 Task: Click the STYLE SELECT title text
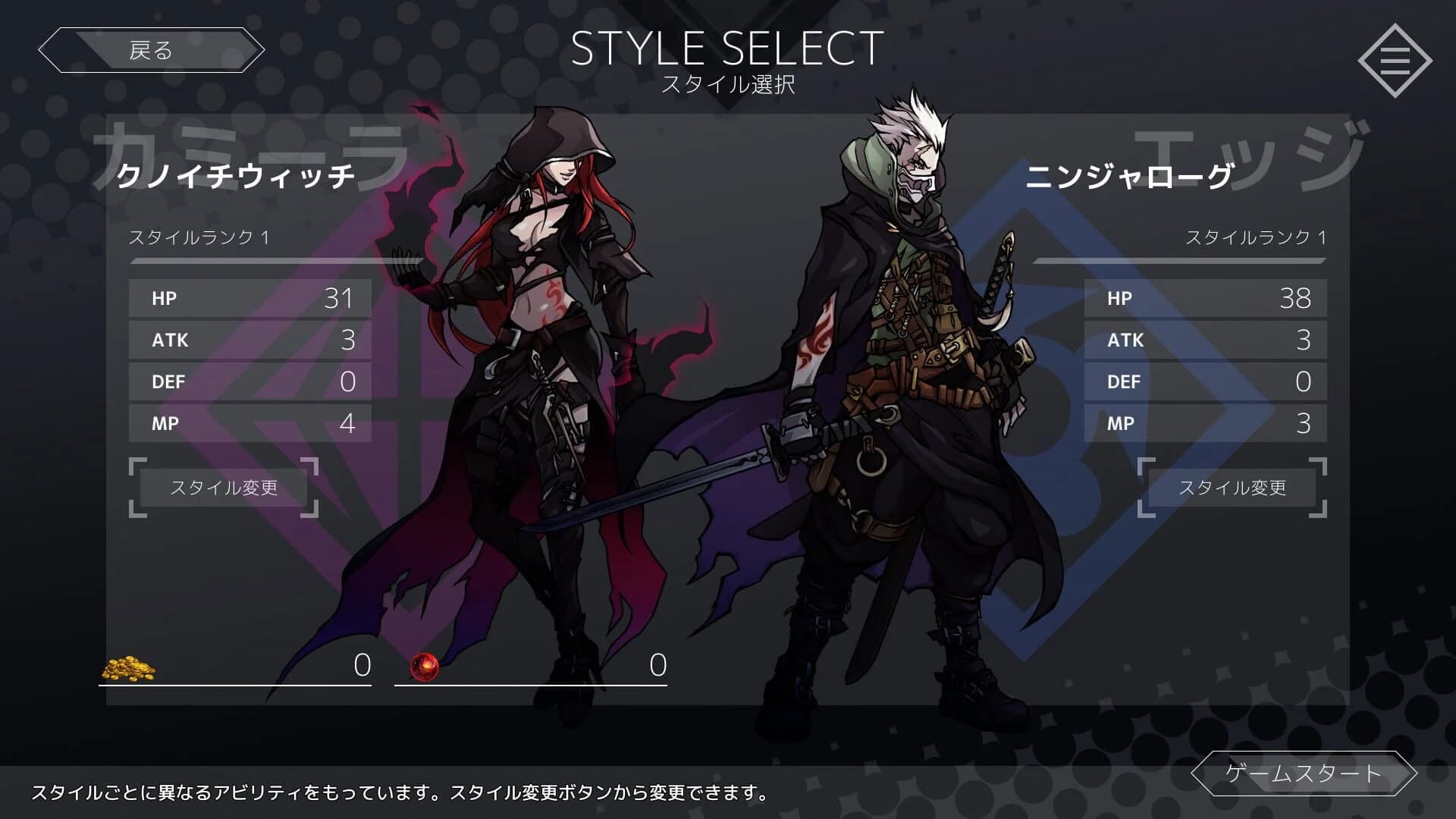pyautogui.click(x=726, y=49)
